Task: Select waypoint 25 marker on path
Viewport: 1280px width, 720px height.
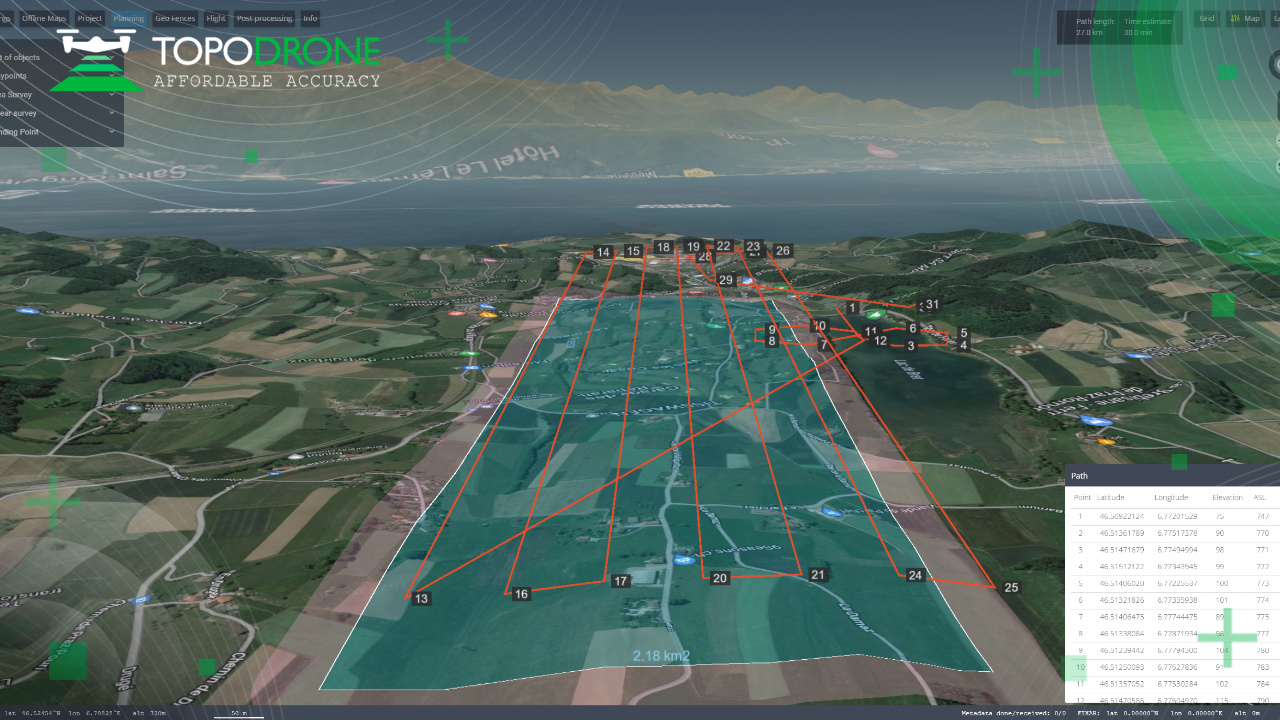Action: [1011, 588]
